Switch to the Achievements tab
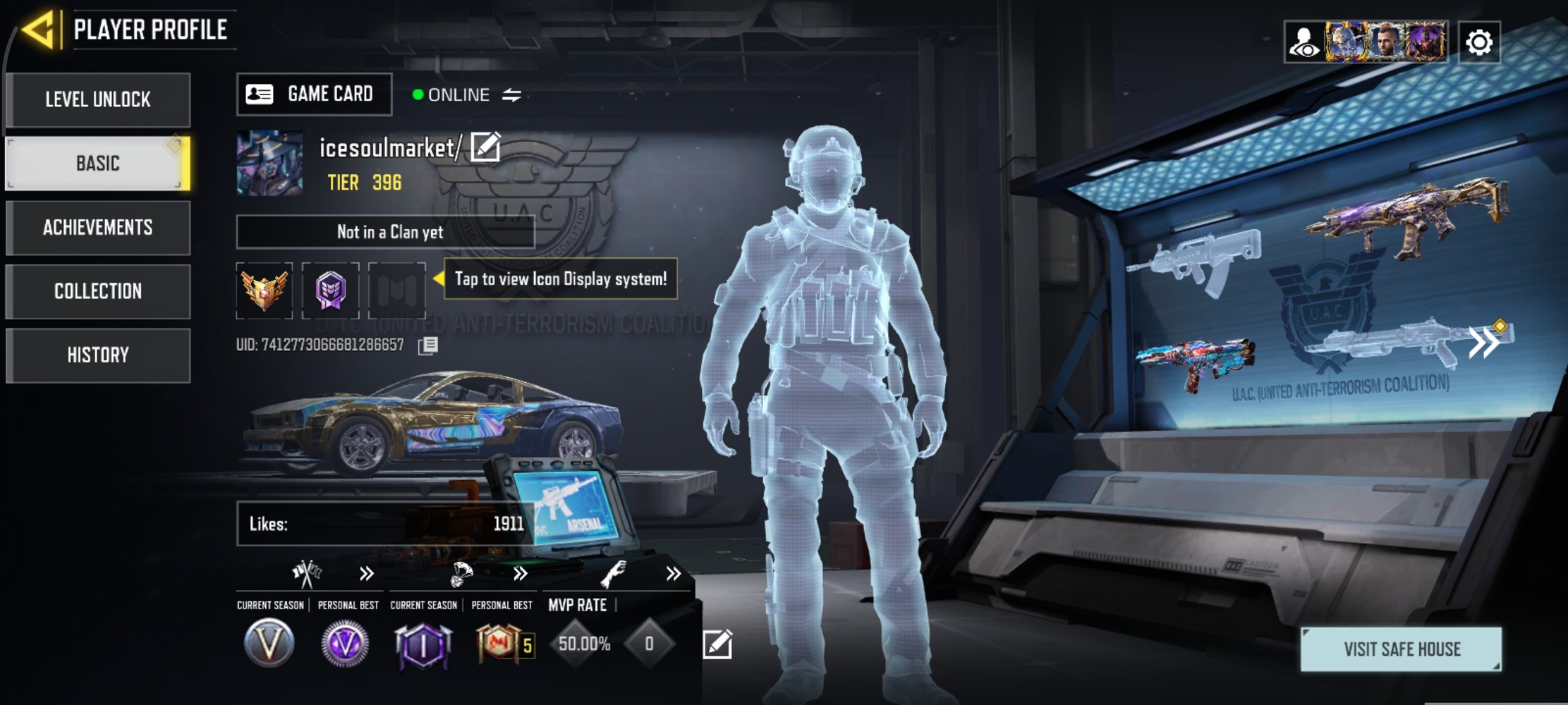Screen dimensions: 1568x705 [98, 228]
